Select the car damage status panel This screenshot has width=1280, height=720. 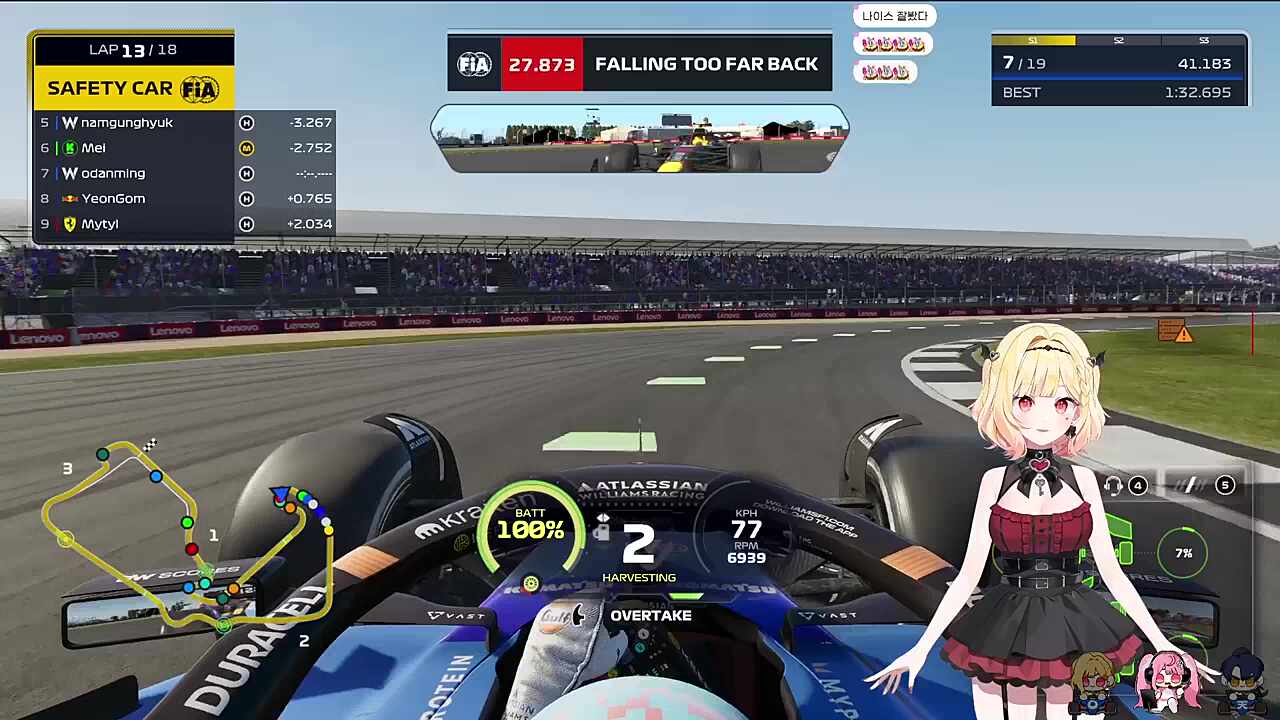click(1120, 552)
